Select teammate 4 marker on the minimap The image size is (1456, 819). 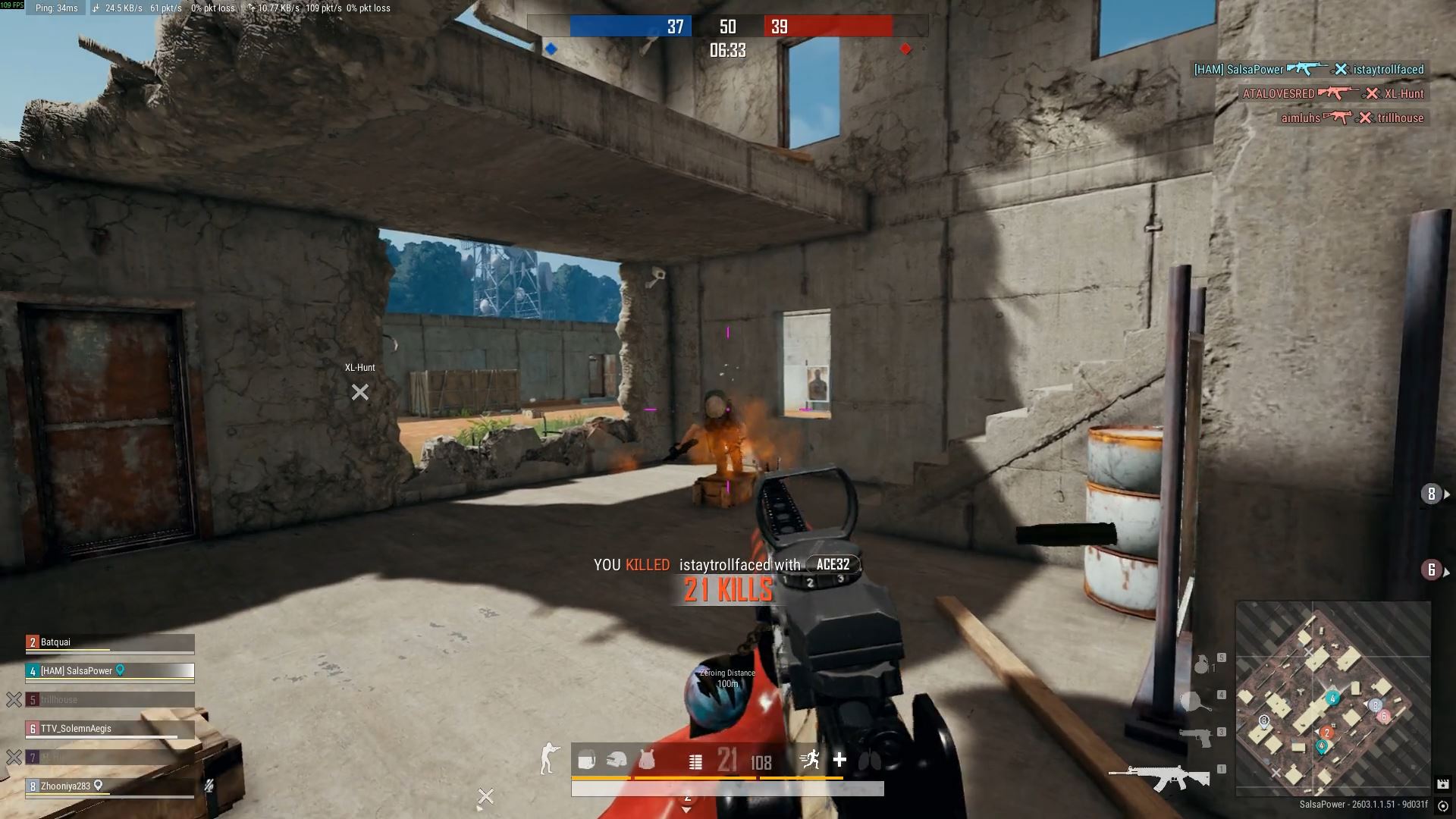[x=1332, y=698]
